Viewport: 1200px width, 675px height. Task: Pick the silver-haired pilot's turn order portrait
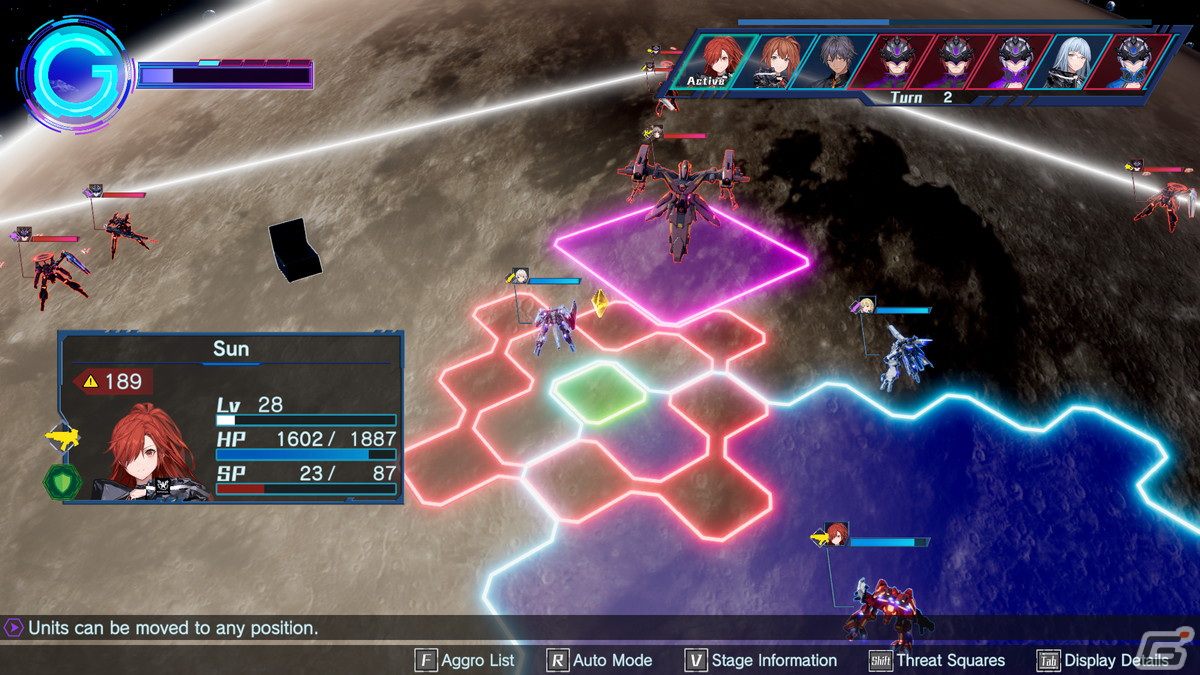pos(1076,62)
